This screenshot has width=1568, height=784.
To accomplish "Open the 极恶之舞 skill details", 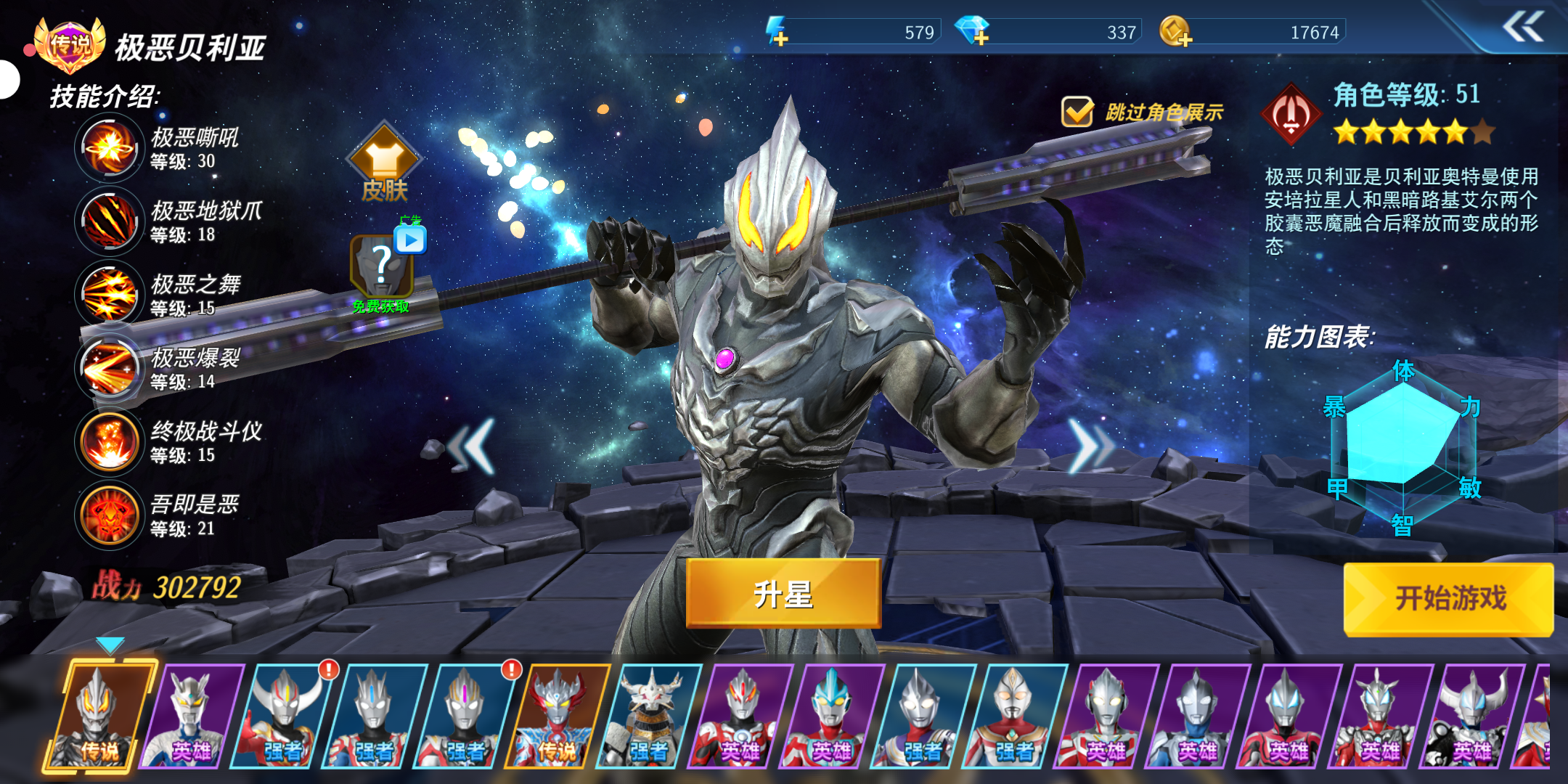I will [109, 295].
